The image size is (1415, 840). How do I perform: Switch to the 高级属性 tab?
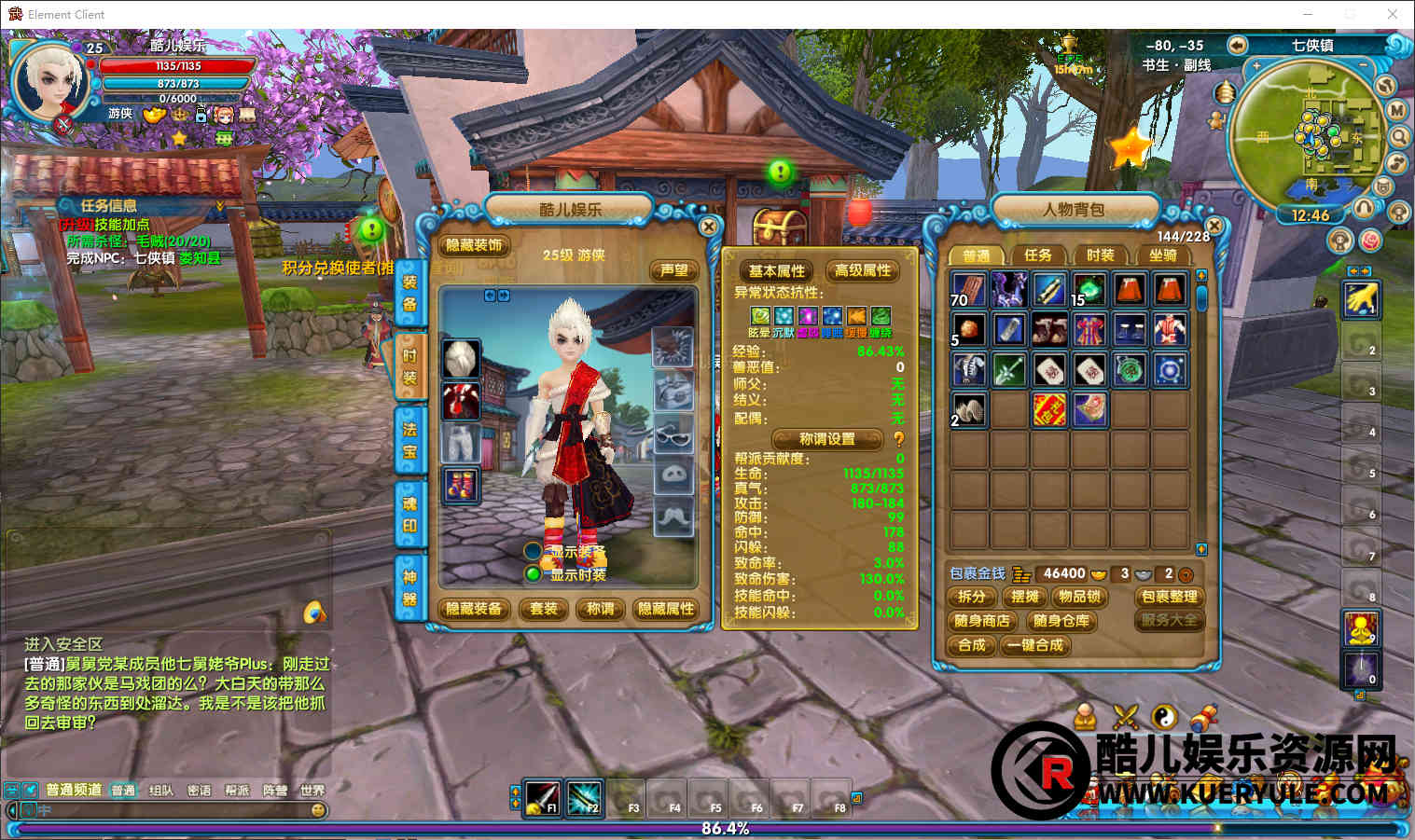(863, 270)
